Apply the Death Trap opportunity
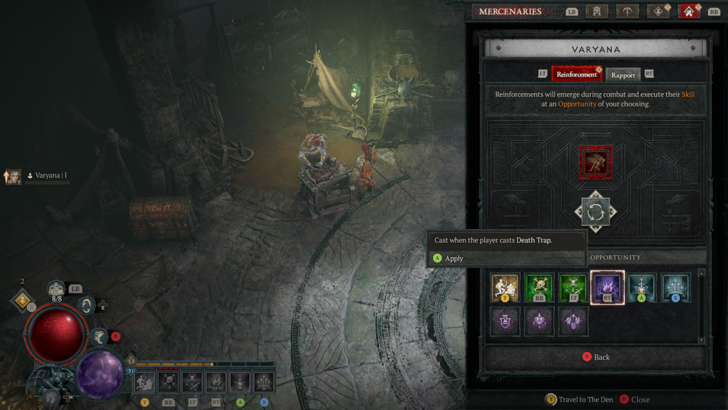Viewport: 728px width, 410px height. click(453, 258)
